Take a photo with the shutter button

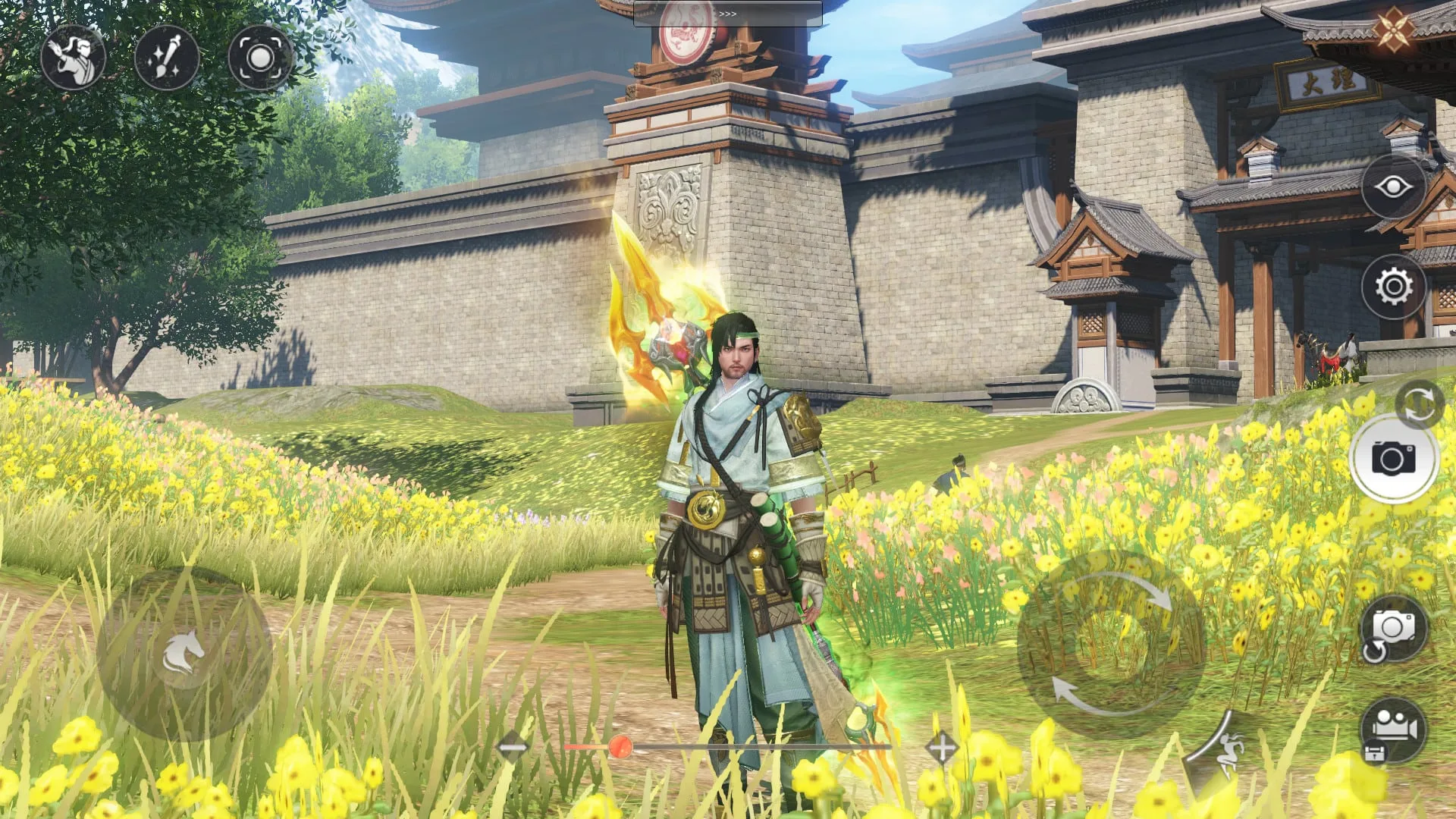[x=1393, y=459]
